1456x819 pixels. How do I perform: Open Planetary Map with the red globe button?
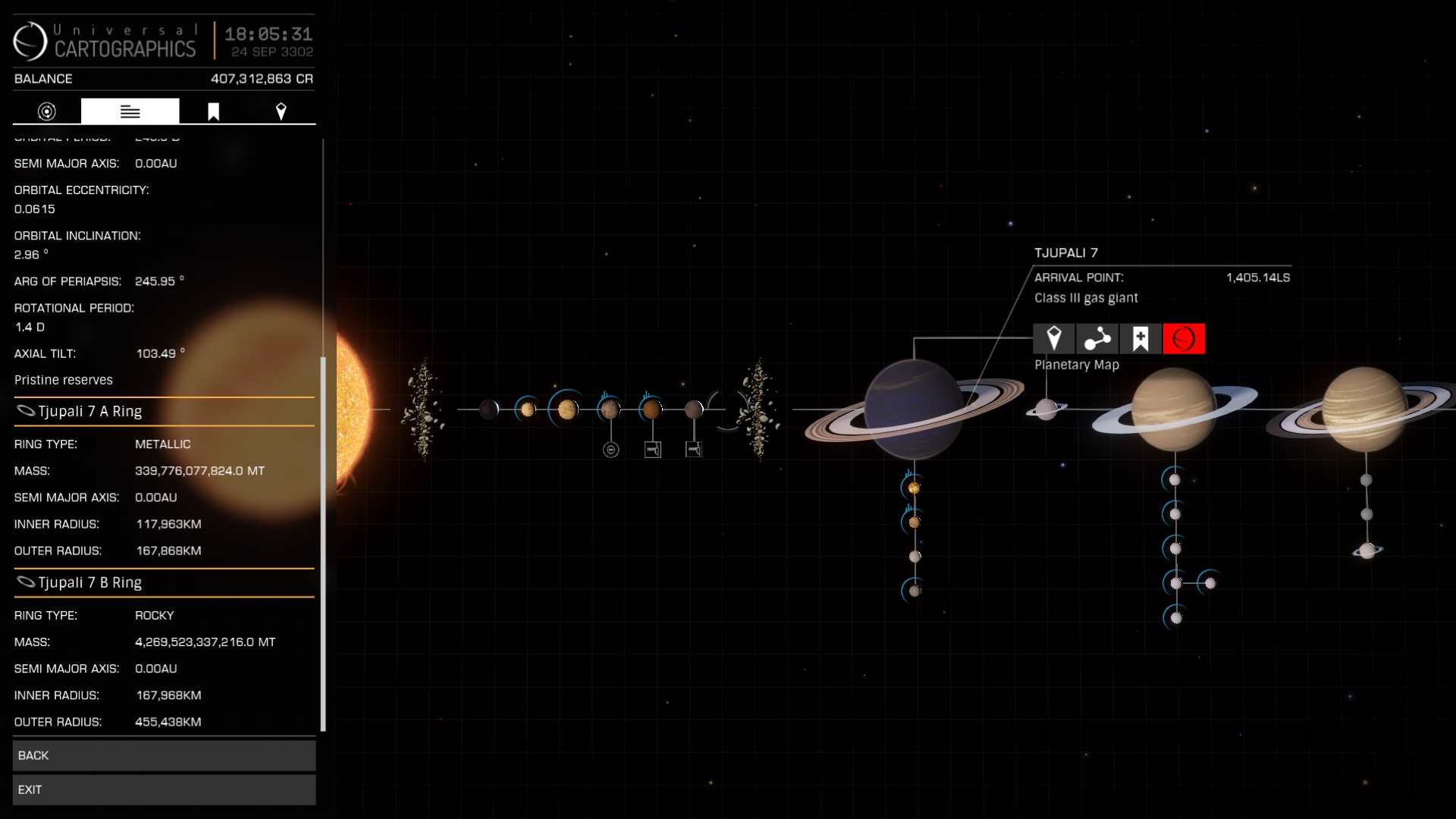point(1183,339)
